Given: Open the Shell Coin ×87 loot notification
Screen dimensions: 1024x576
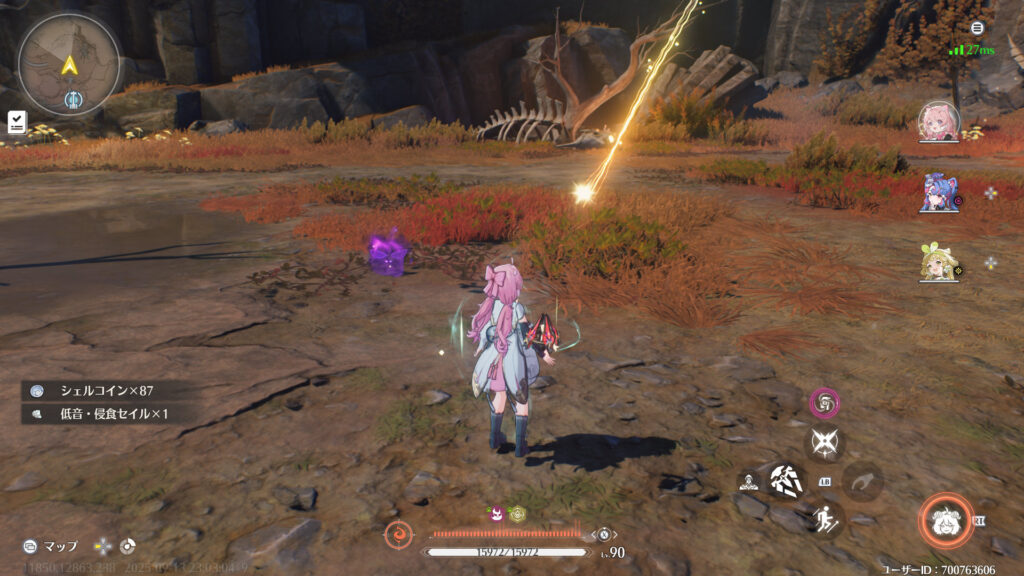Looking at the screenshot, I should 100,390.
